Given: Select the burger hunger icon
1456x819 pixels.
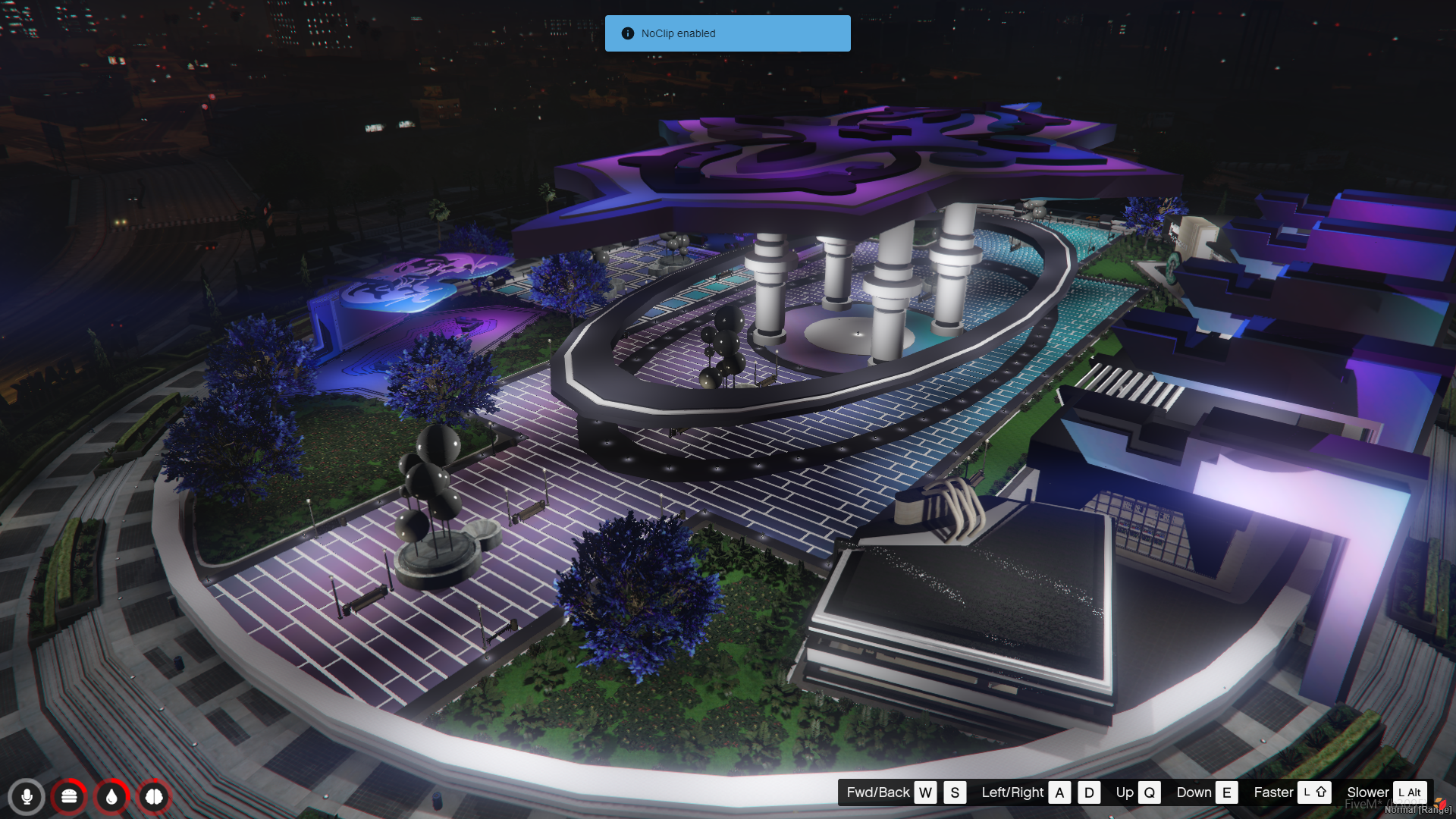Looking at the screenshot, I should 69,797.
